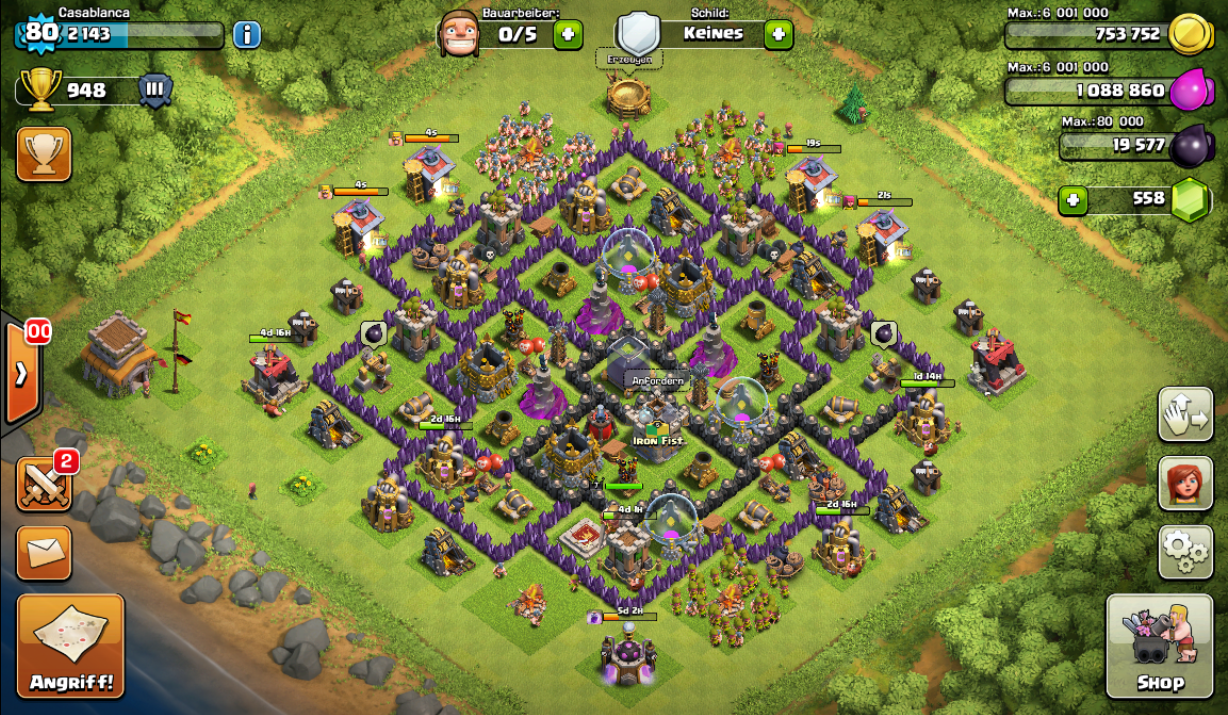Purchase more gems with plus button
The height and width of the screenshot is (715, 1228).
pos(1073,200)
